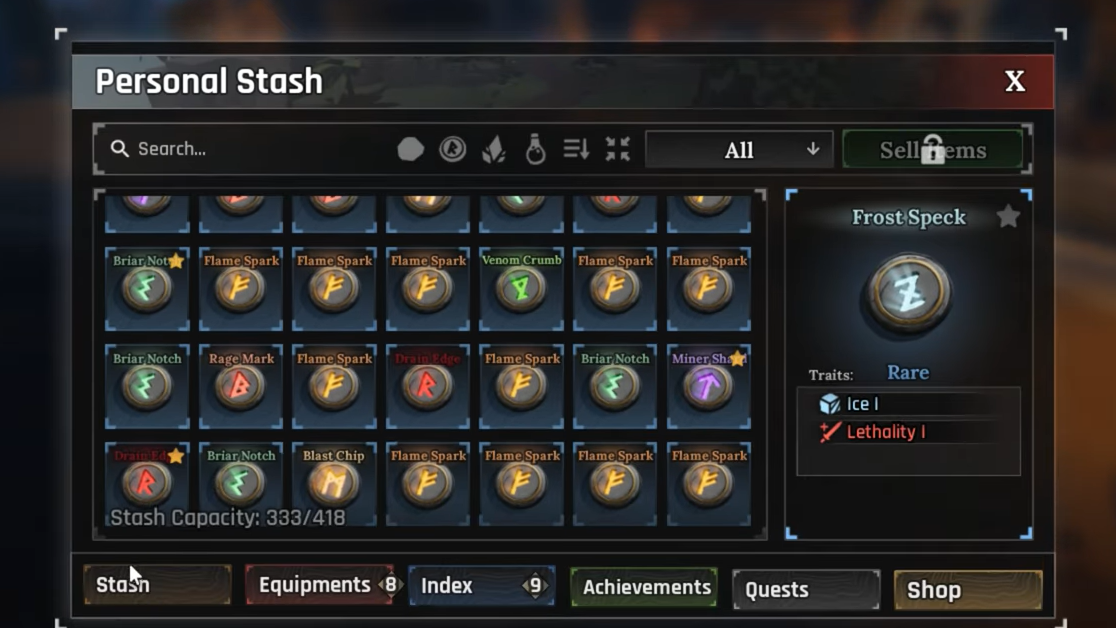This screenshot has height=628, width=1116.
Task: Go to the Shop tab
Action: tap(967, 590)
